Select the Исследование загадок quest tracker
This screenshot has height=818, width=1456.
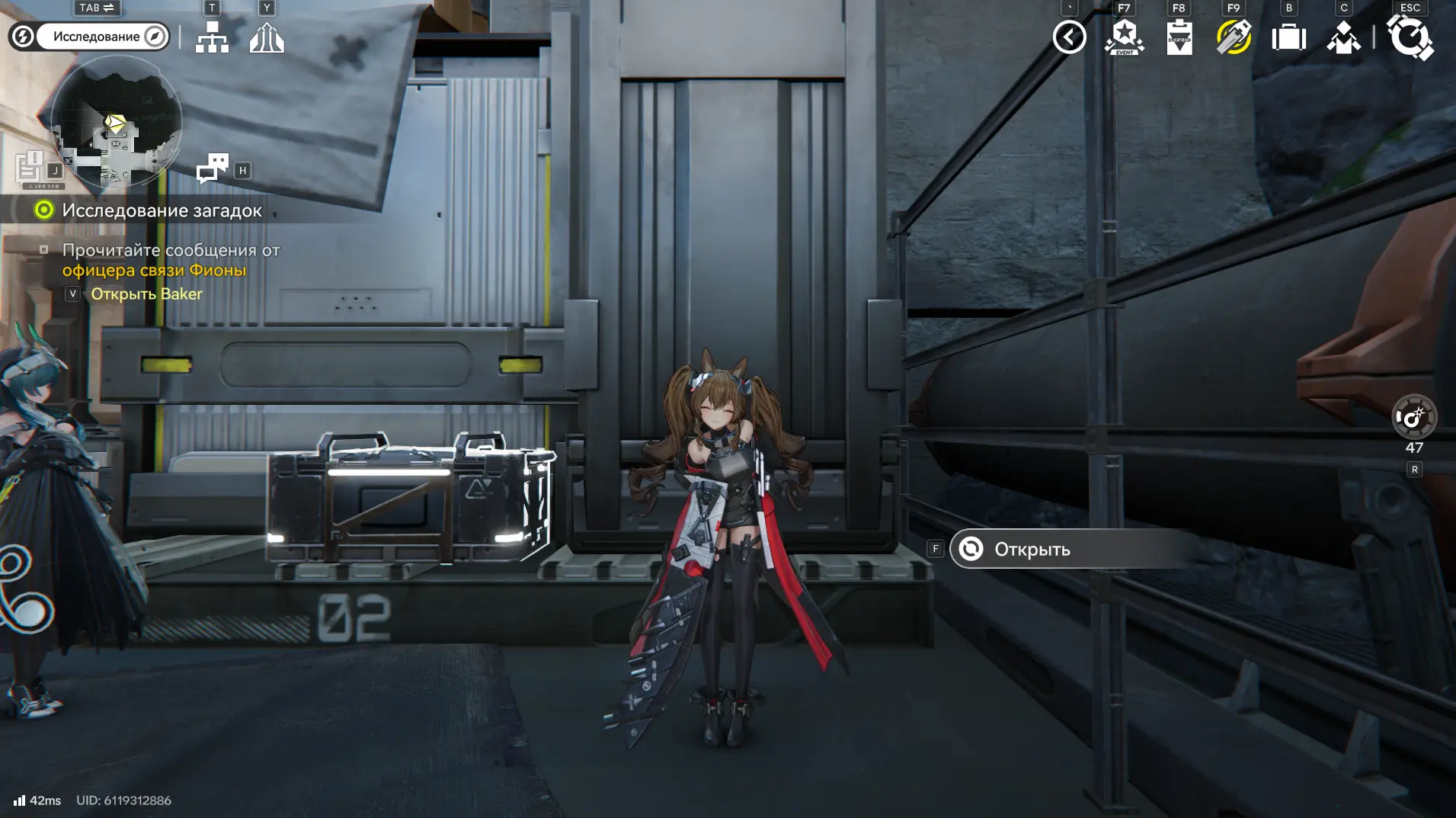pyautogui.click(x=161, y=210)
